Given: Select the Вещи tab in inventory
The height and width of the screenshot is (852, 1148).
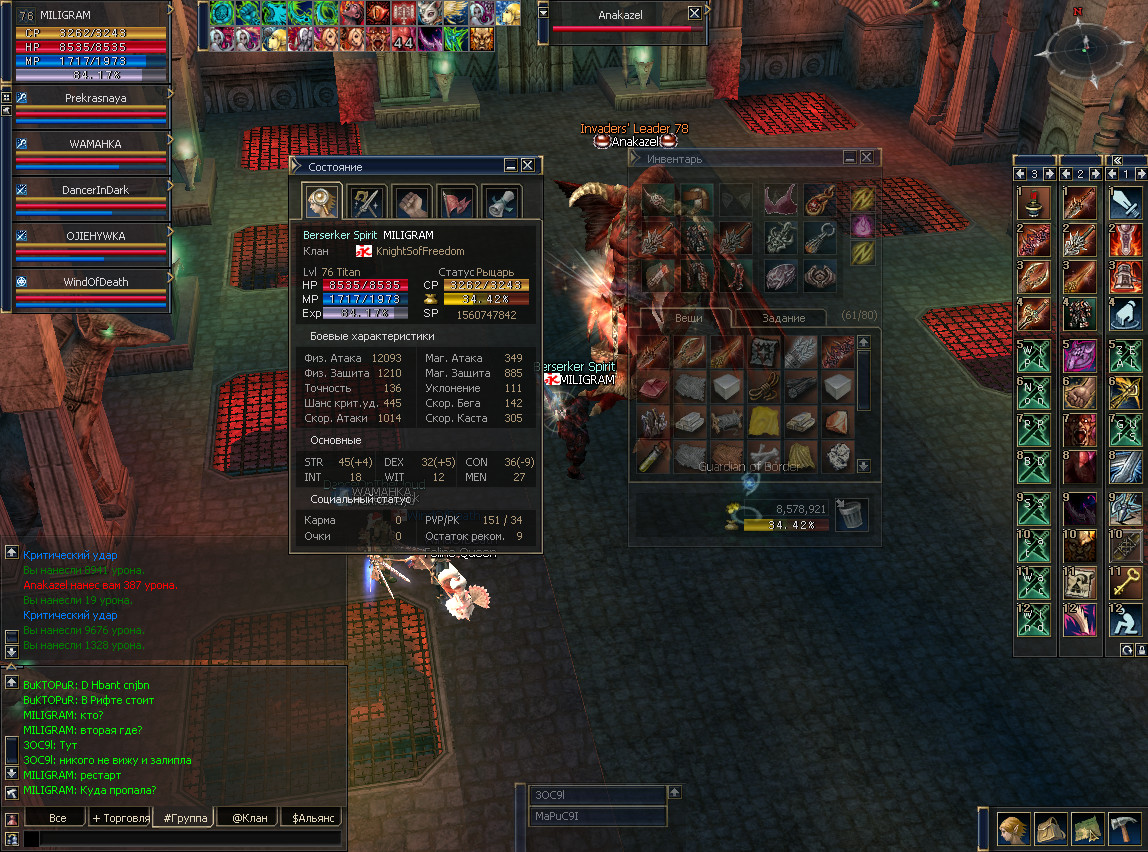Looking at the screenshot, I should 688,318.
